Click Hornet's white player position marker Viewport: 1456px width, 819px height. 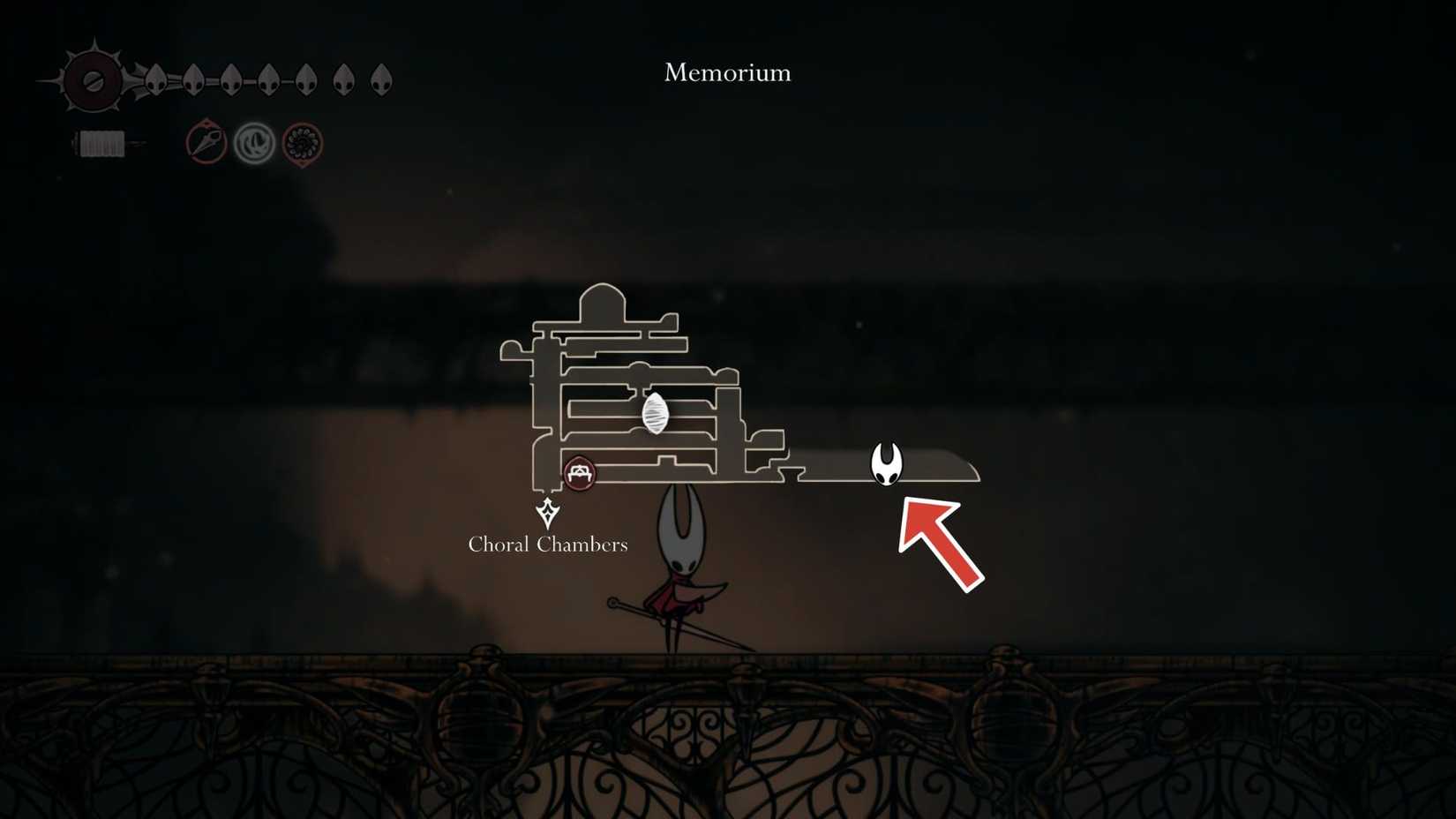pyautogui.click(x=885, y=465)
